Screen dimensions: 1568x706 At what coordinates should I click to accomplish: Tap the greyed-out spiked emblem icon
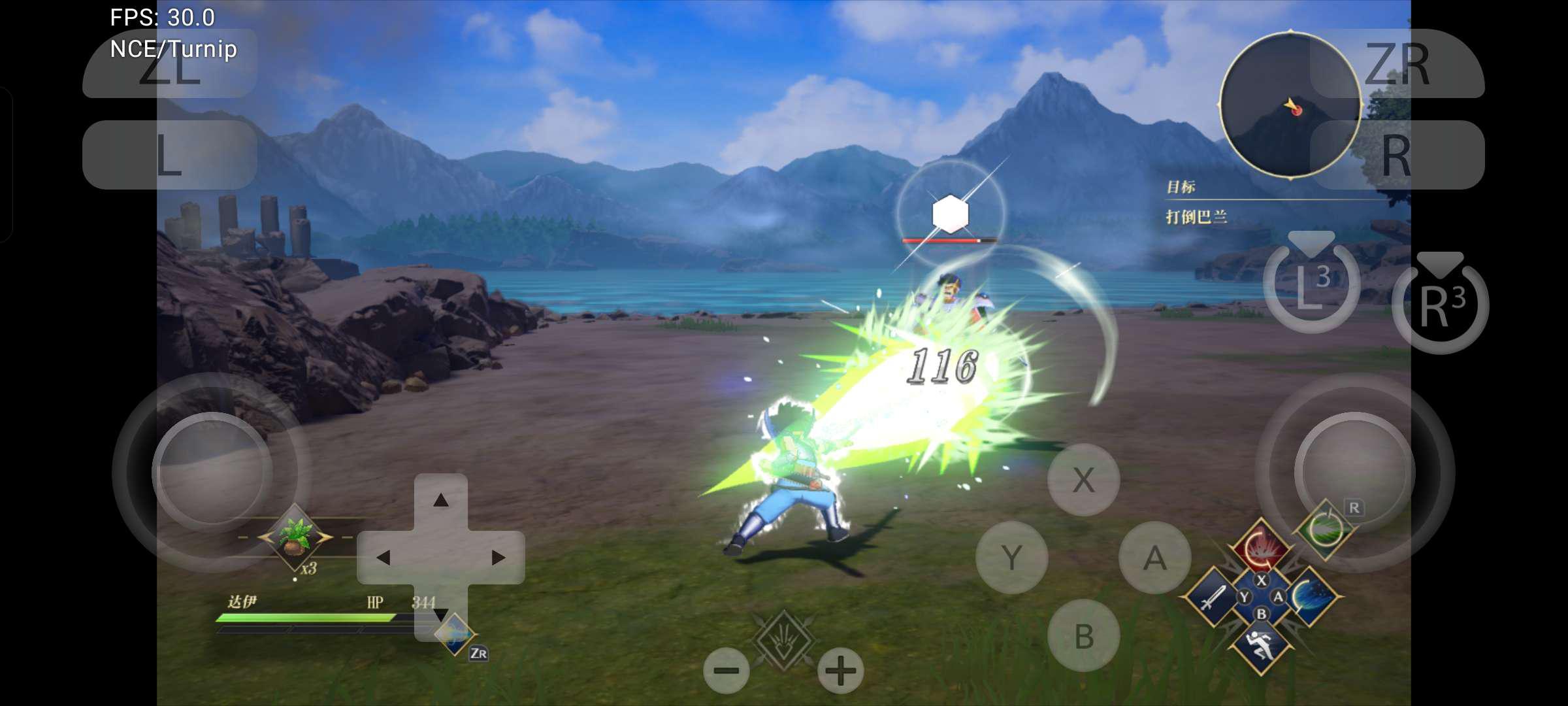pyautogui.click(x=783, y=639)
